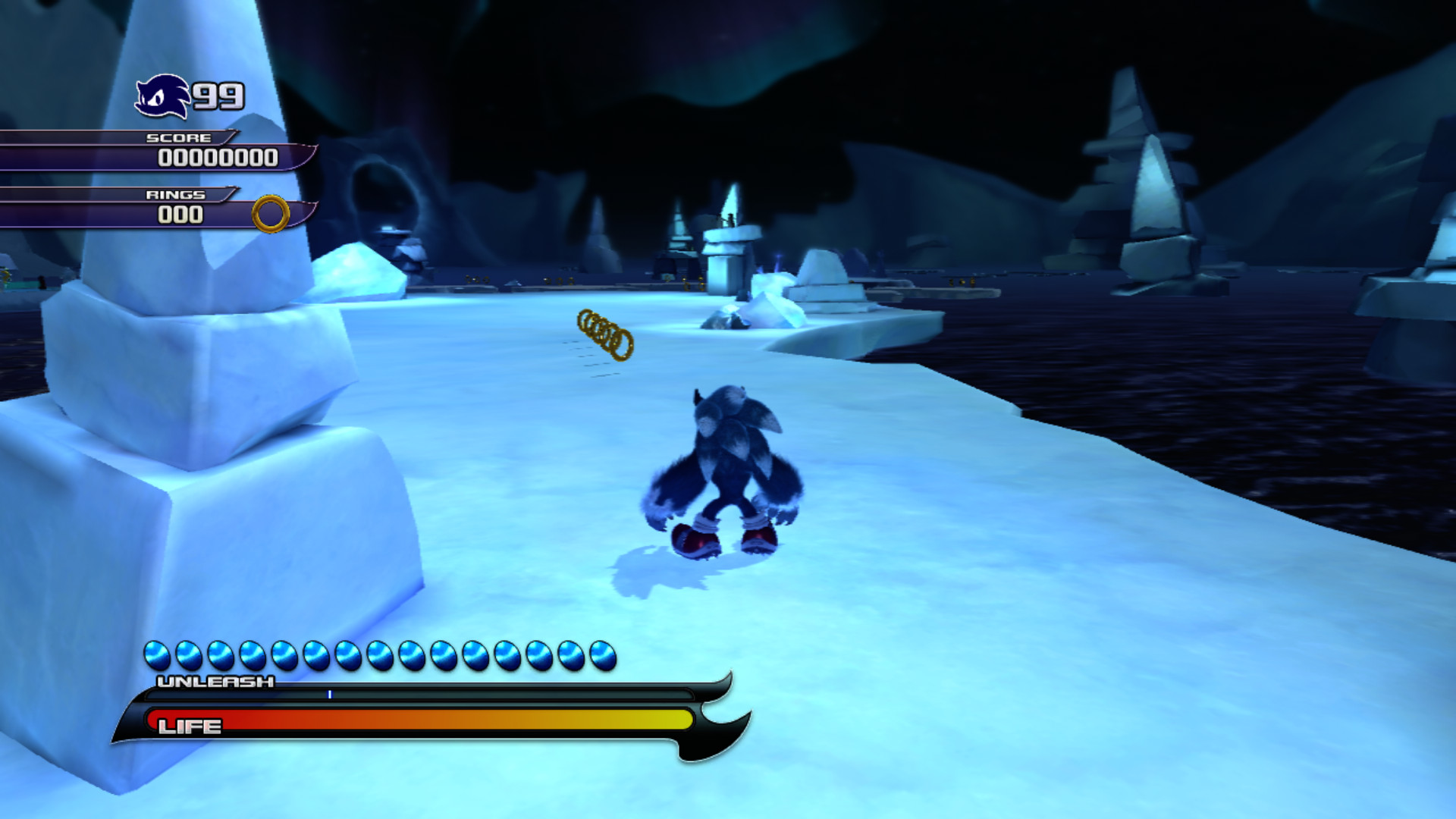The height and width of the screenshot is (819, 1456).
Task: Click the score value 00000000
Action: (218, 159)
